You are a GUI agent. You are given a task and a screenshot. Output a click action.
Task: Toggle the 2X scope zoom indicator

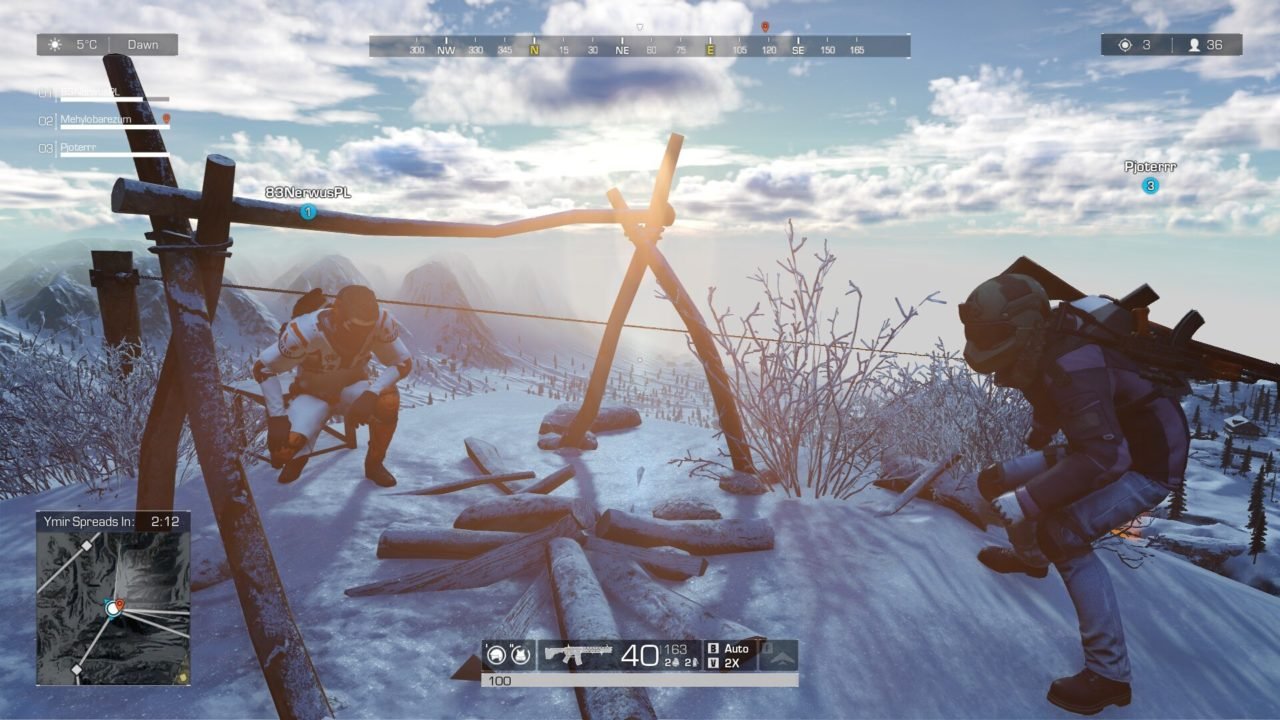click(730, 663)
